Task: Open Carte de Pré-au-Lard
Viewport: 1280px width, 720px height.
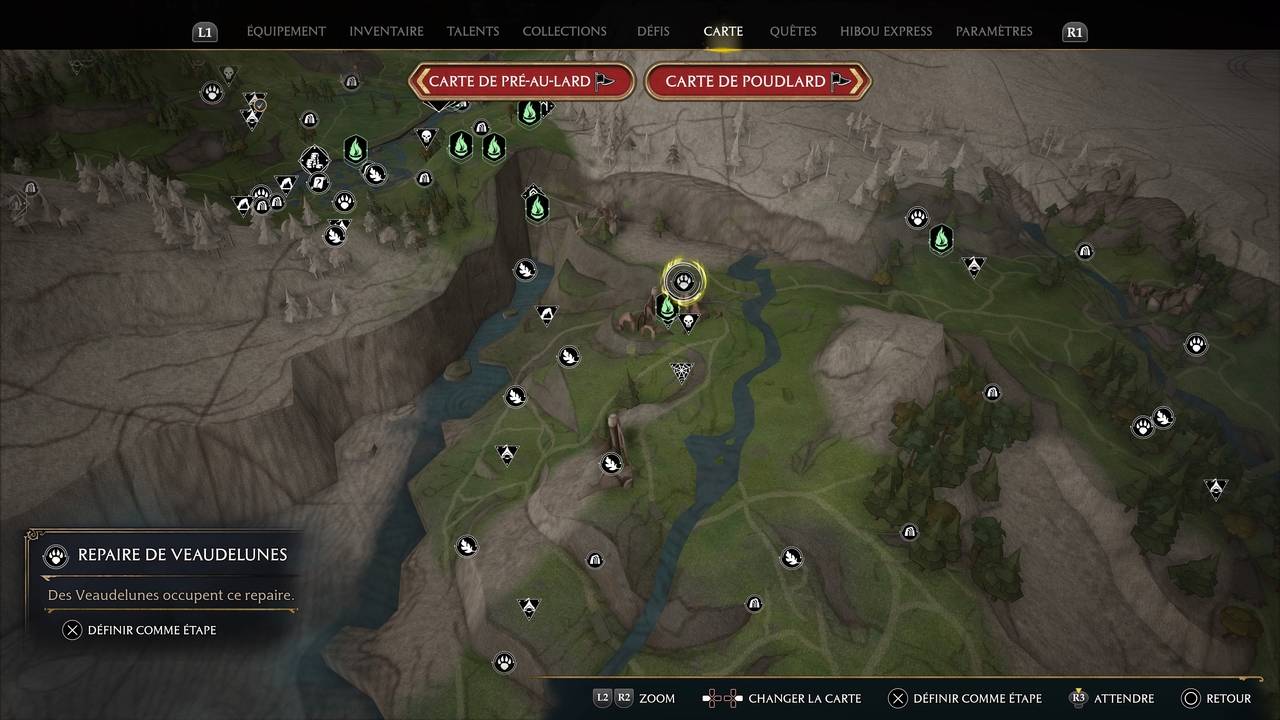Action: [521, 82]
